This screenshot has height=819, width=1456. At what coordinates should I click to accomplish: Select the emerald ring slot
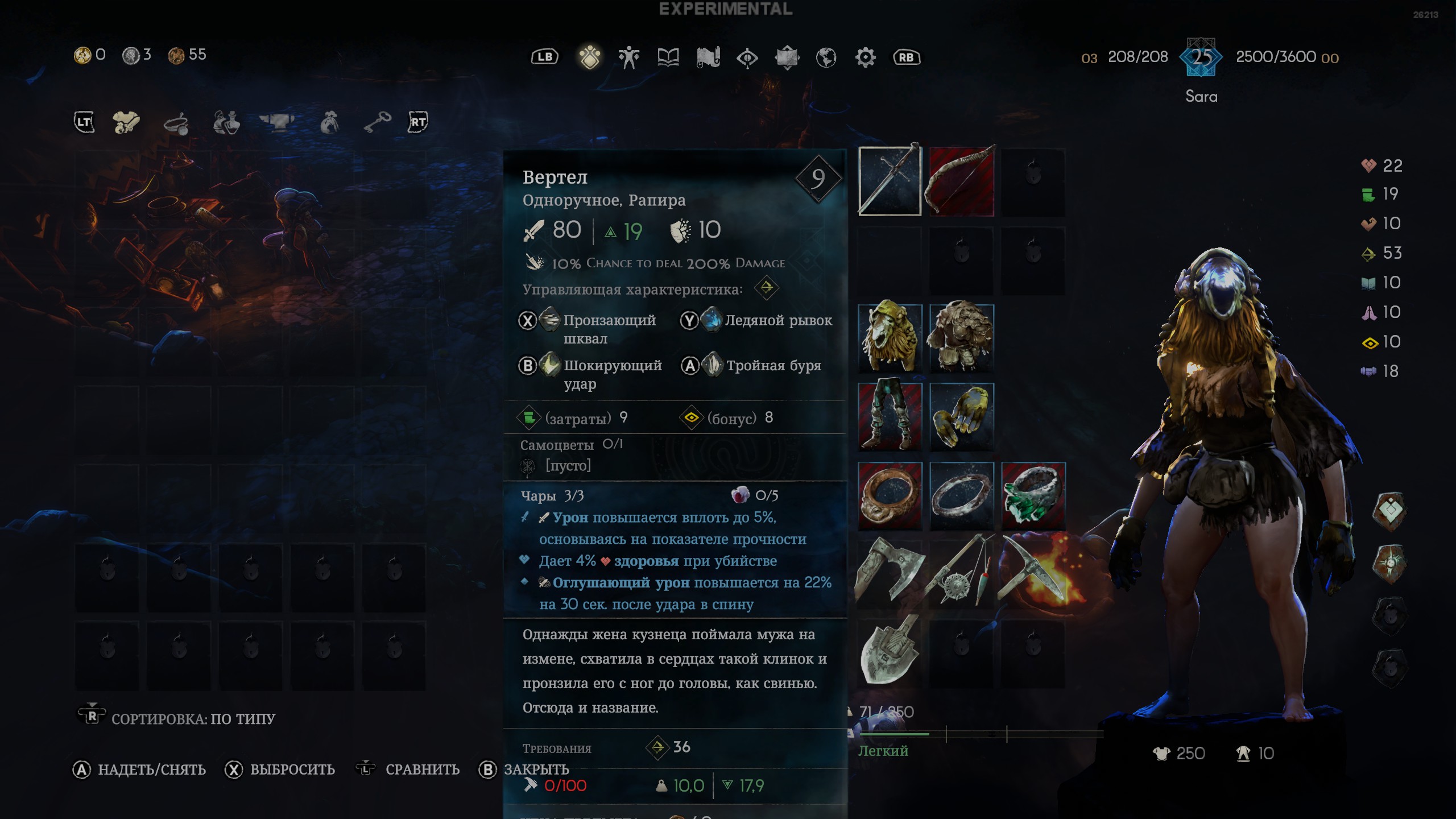(1033, 495)
